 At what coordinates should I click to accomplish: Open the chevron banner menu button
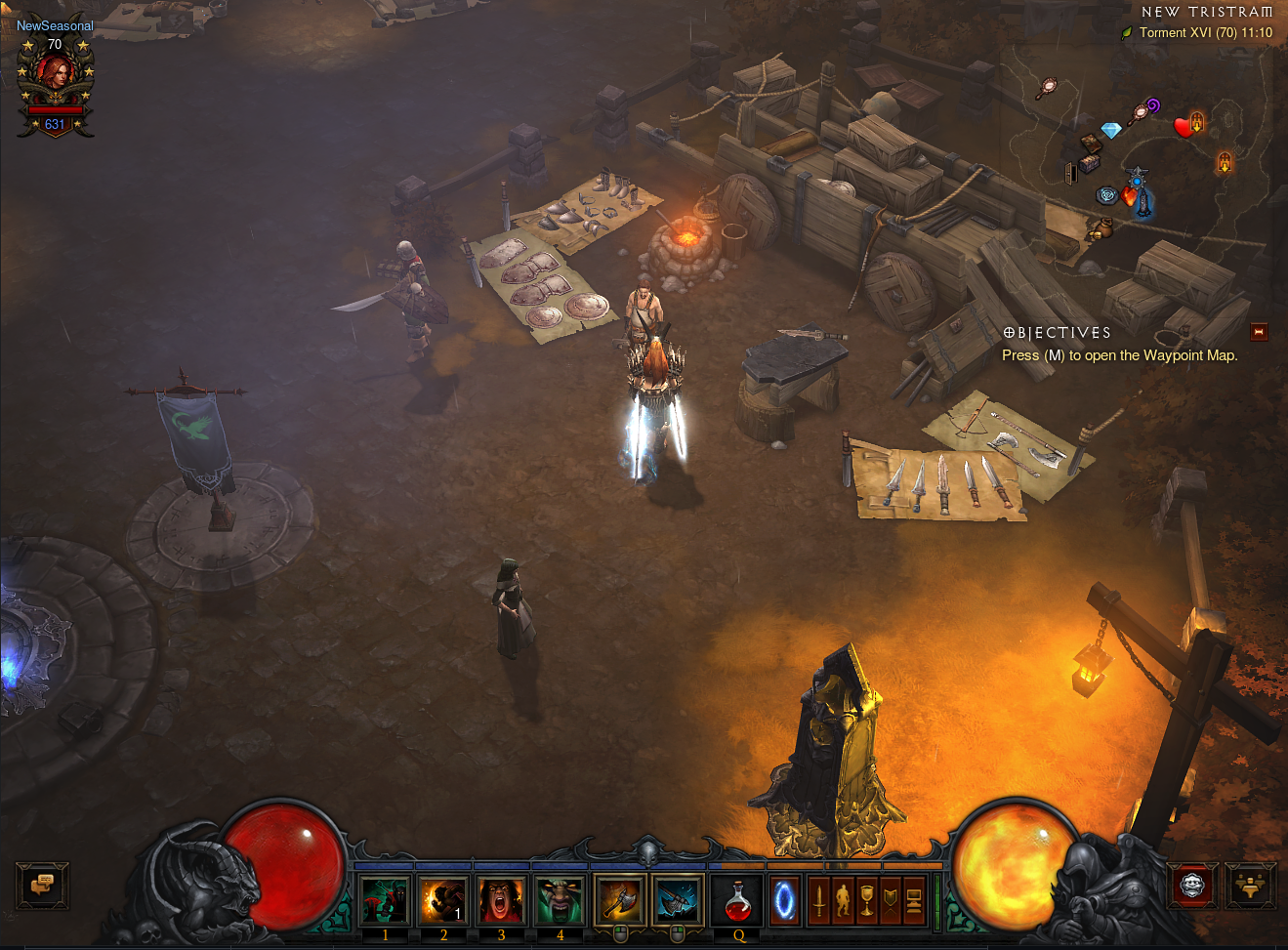pyautogui.click(x=890, y=899)
